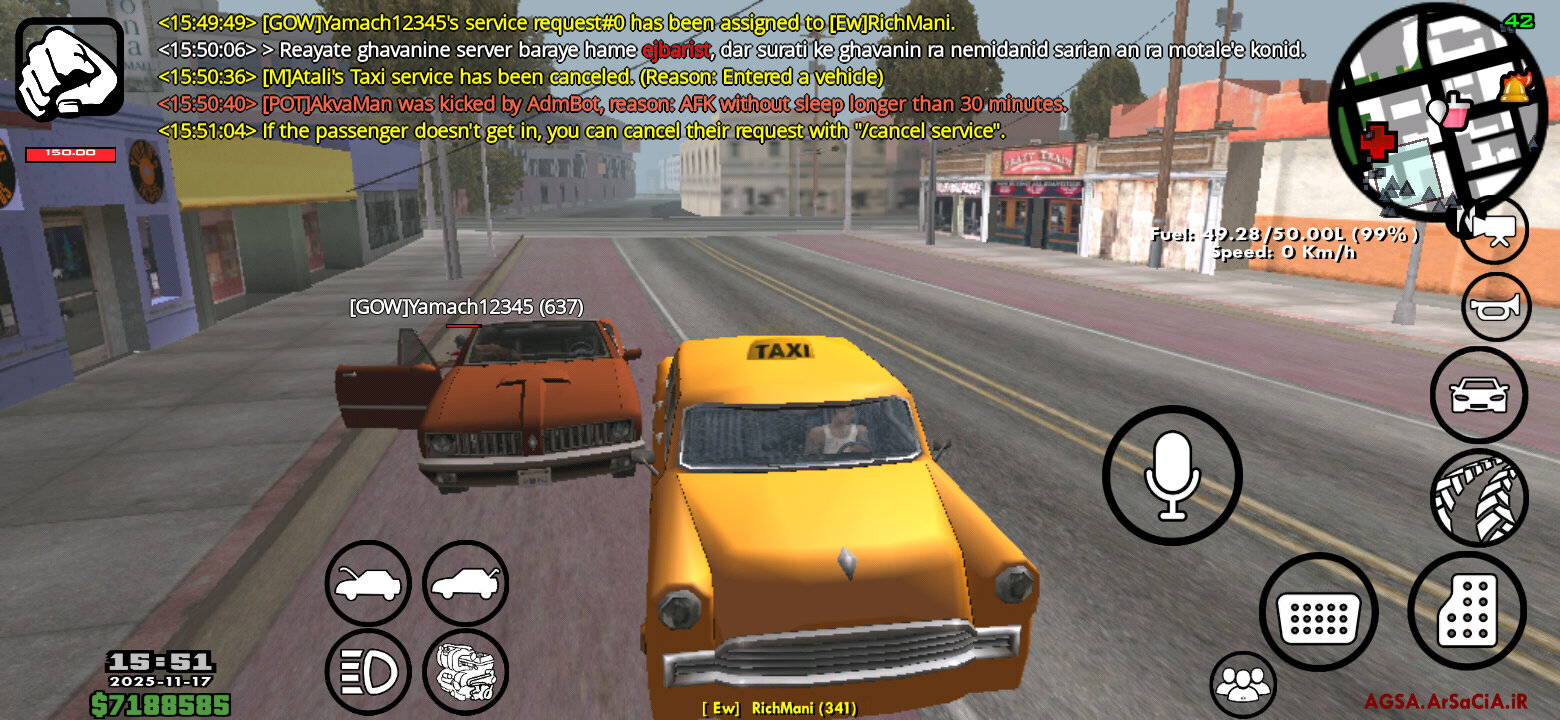Toggle the headlights icon

point(367,670)
